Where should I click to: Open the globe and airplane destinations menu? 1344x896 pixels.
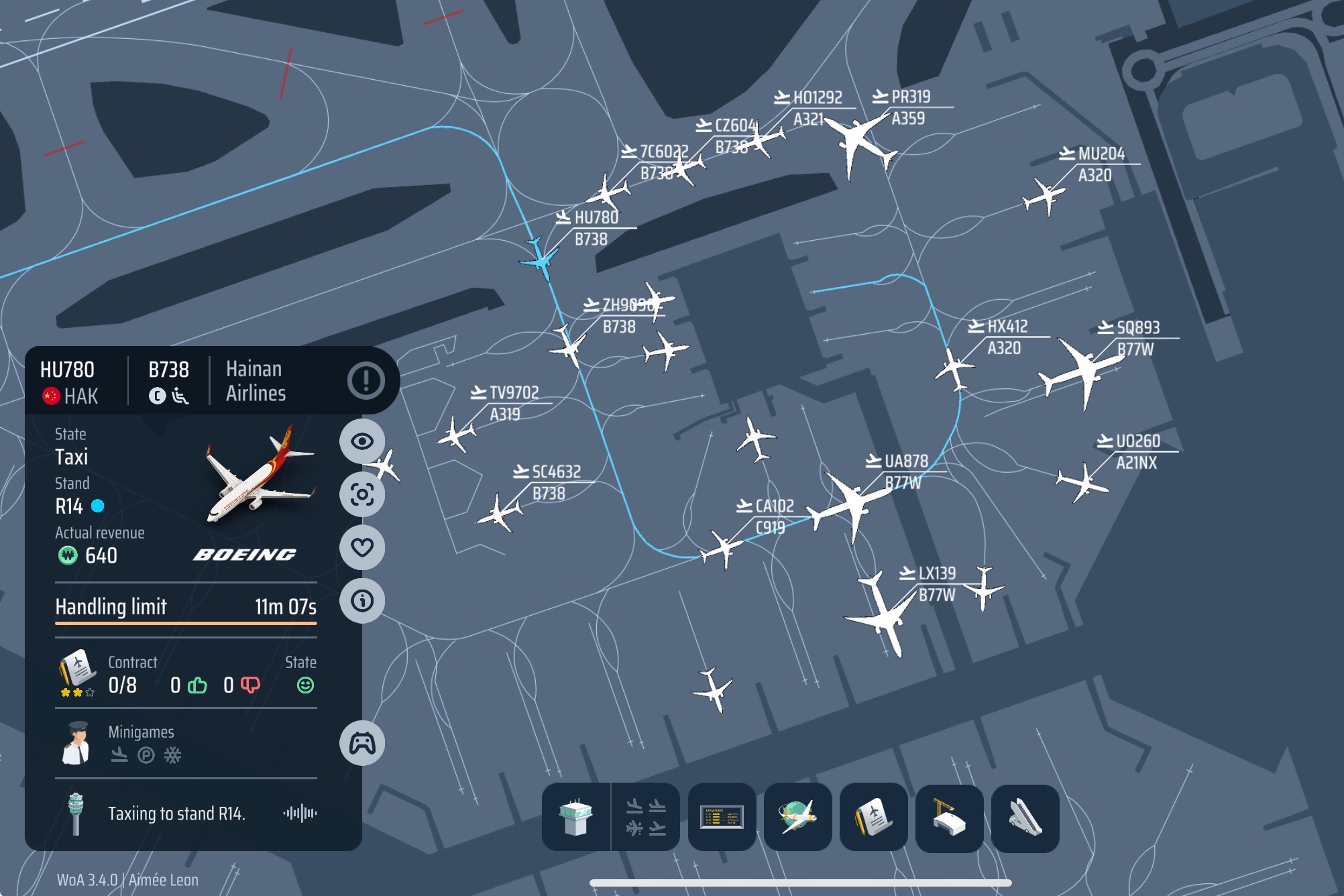click(x=797, y=817)
